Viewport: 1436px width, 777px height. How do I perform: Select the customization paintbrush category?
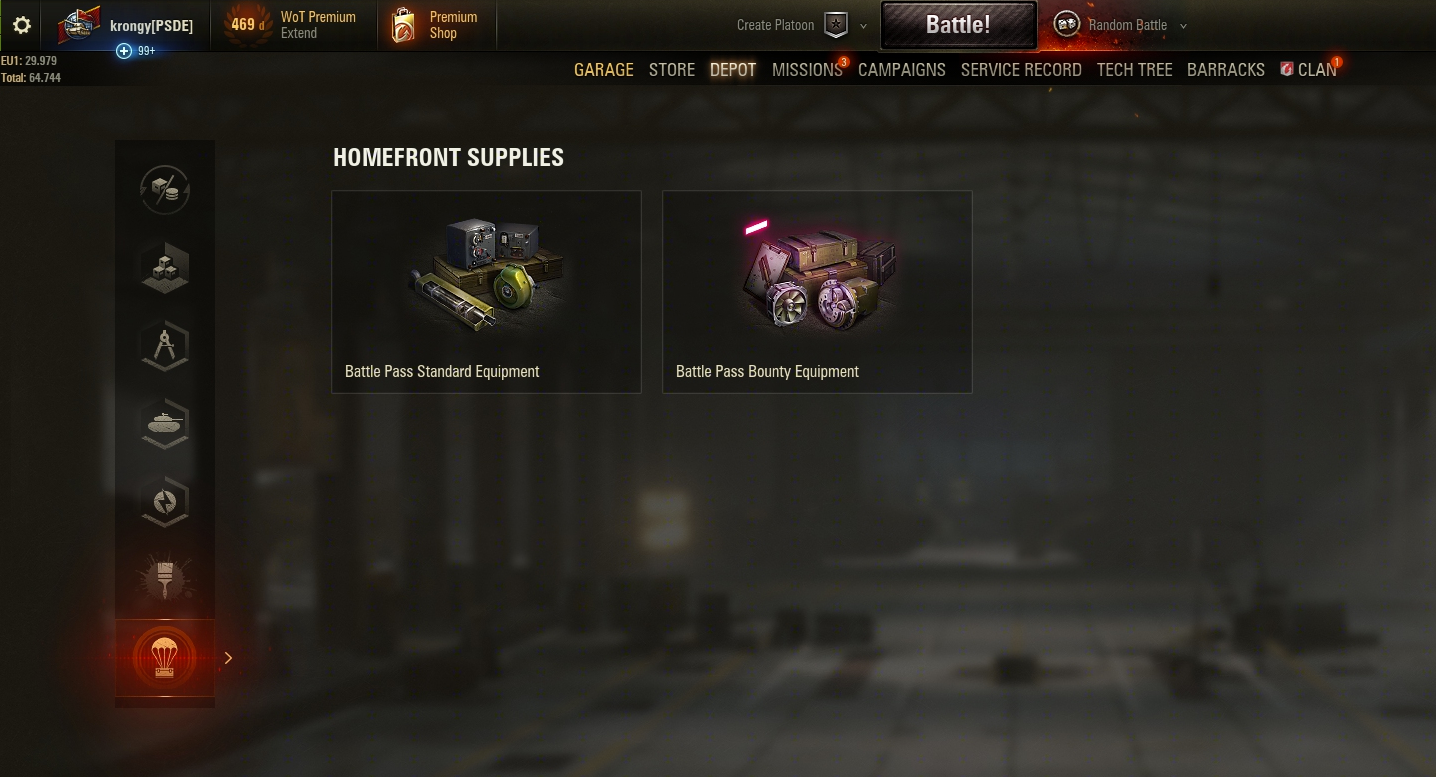[164, 580]
